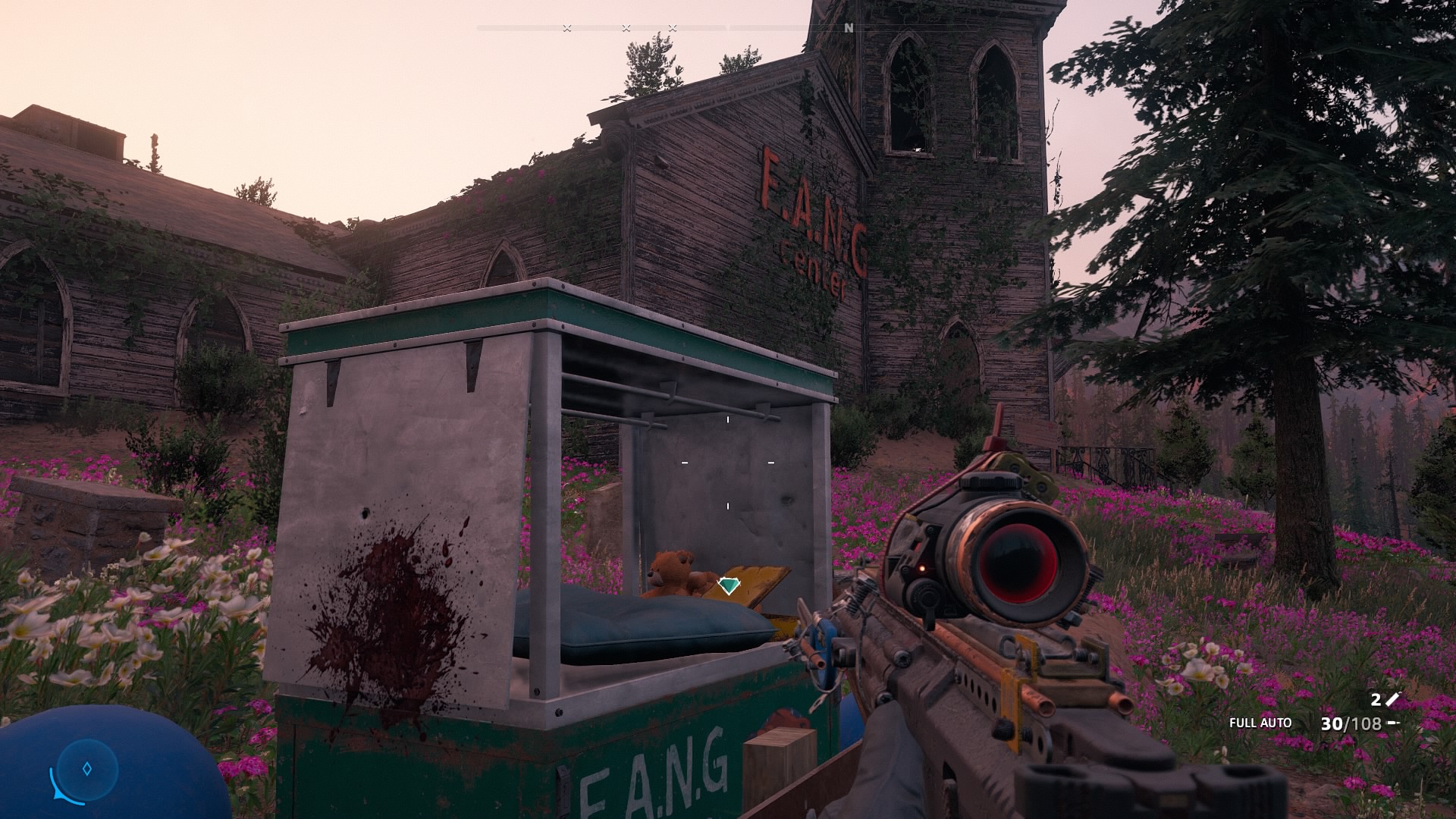The height and width of the screenshot is (819, 1456).
Task: Click the north marker on the compass
Action: pyautogui.click(x=849, y=28)
